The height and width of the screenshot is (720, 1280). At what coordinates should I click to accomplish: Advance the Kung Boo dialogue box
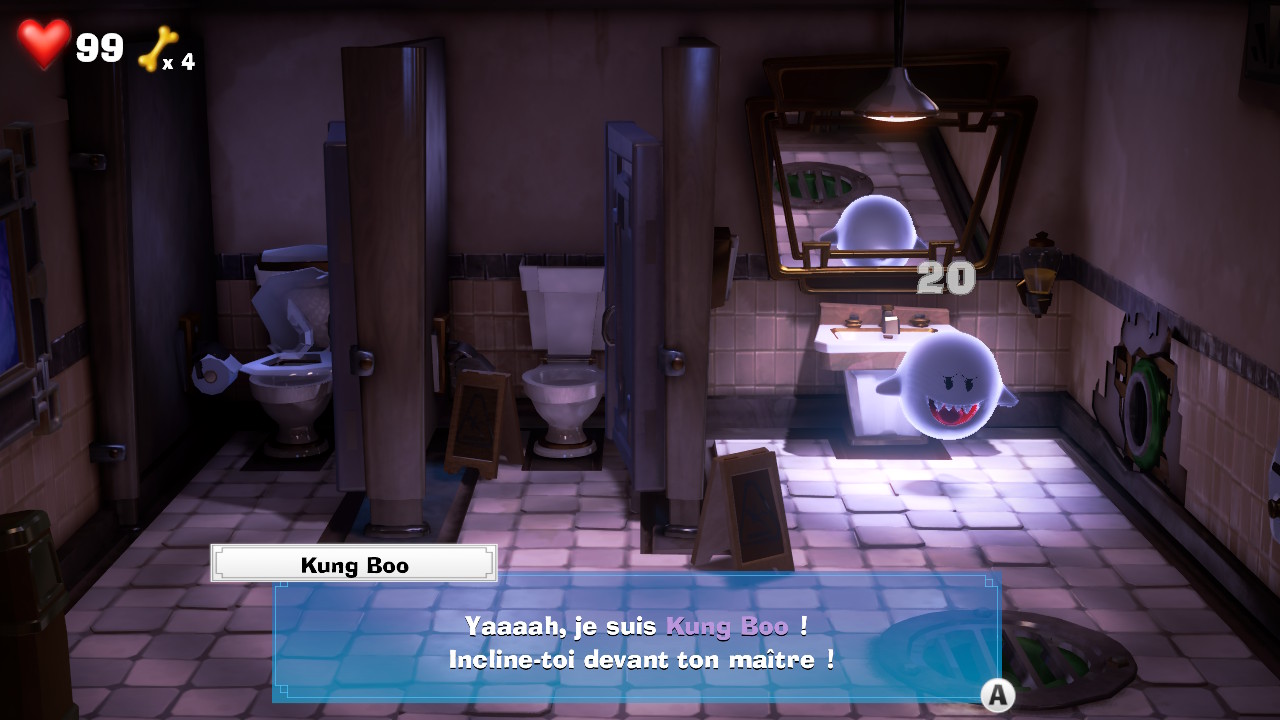[x=996, y=694]
